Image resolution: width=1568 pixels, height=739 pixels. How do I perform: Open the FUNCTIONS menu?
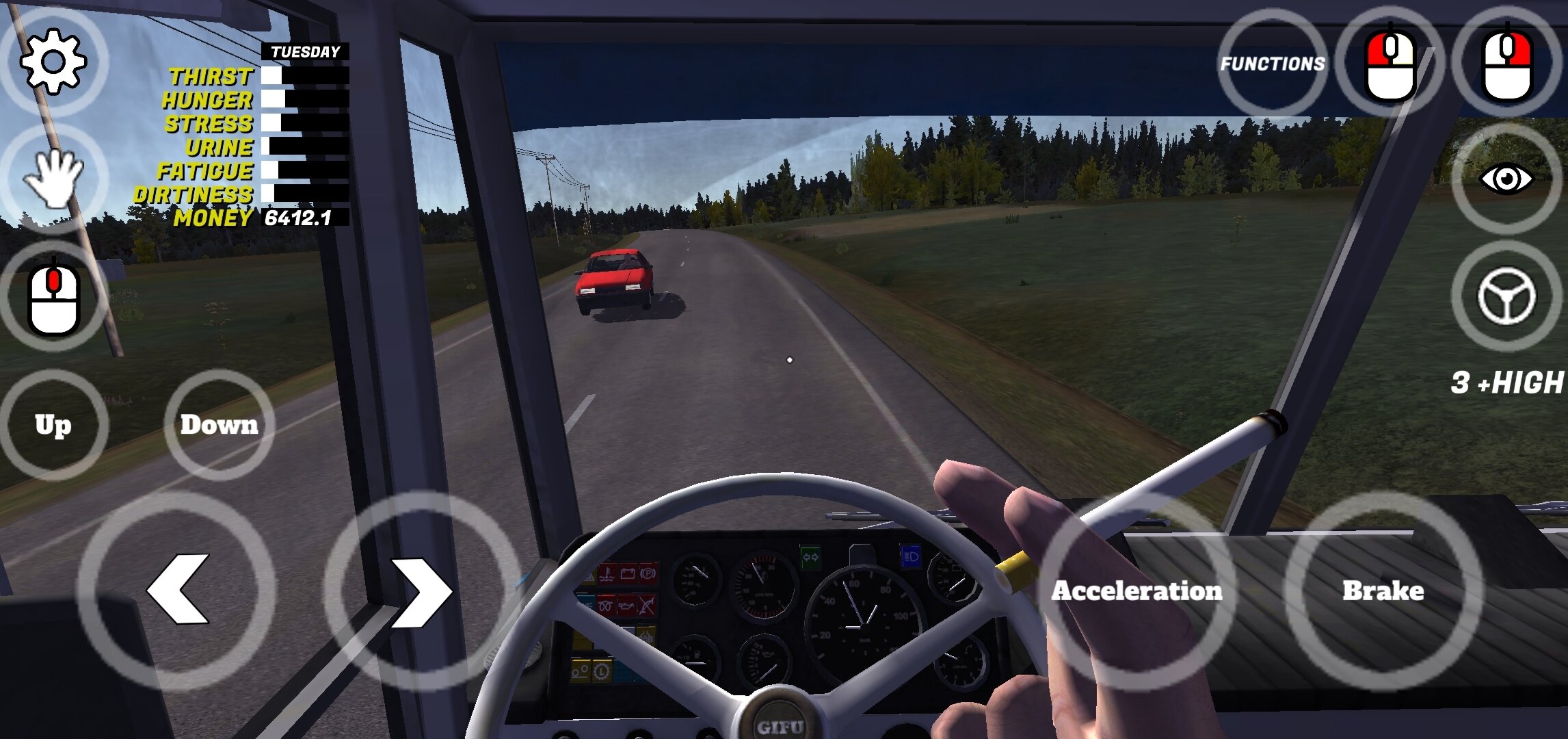(1273, 64)
